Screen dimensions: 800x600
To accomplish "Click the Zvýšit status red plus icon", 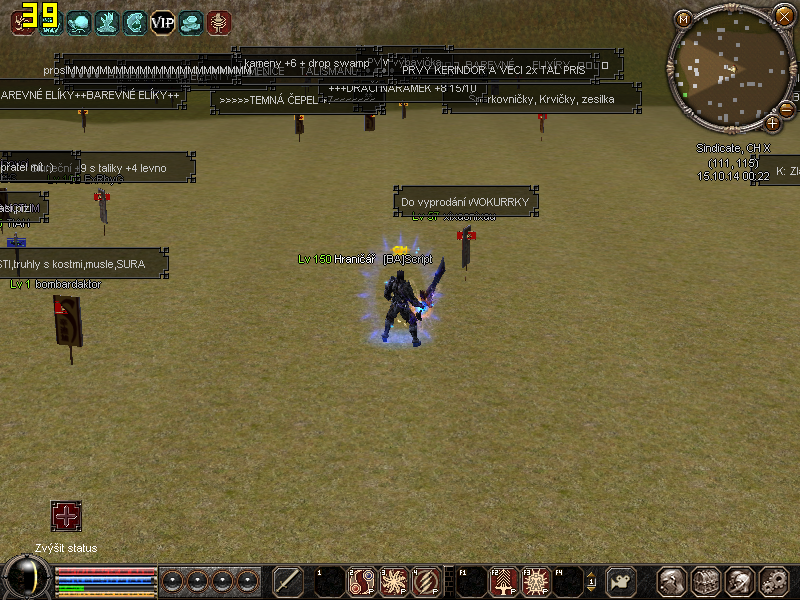I will tap(66, 517).
